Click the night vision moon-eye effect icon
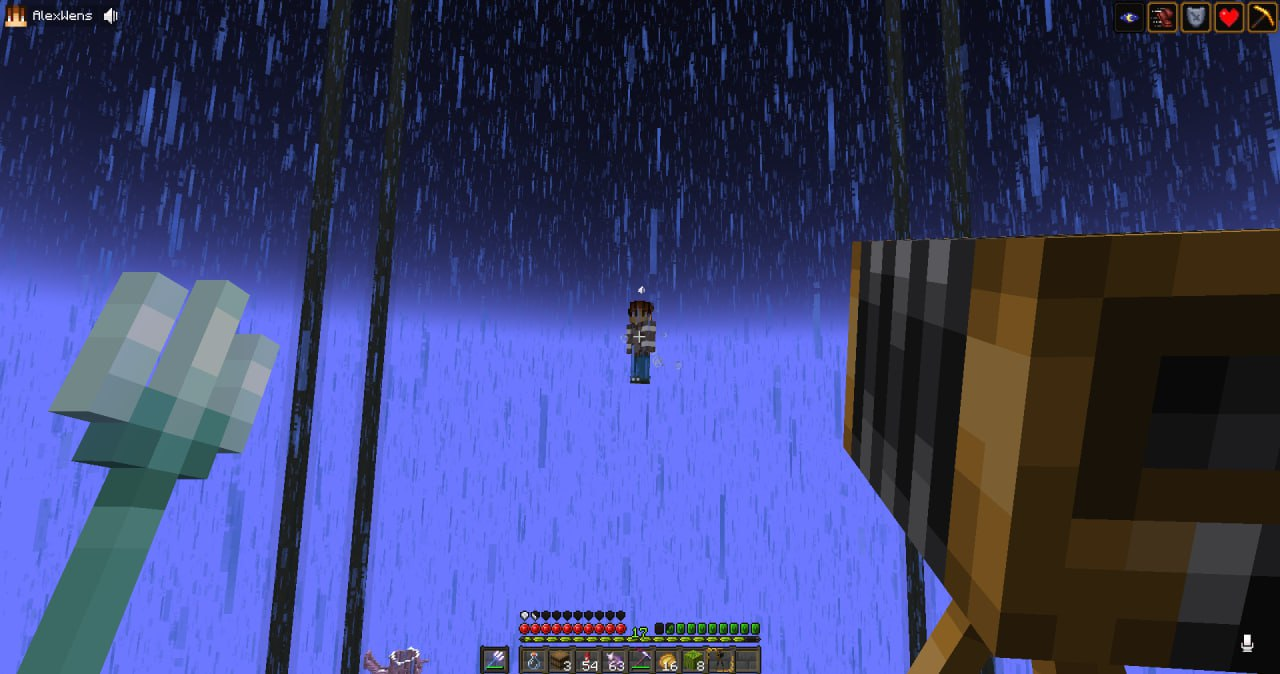Viewport: 1280px width, 674px height. click(1129, 17)
